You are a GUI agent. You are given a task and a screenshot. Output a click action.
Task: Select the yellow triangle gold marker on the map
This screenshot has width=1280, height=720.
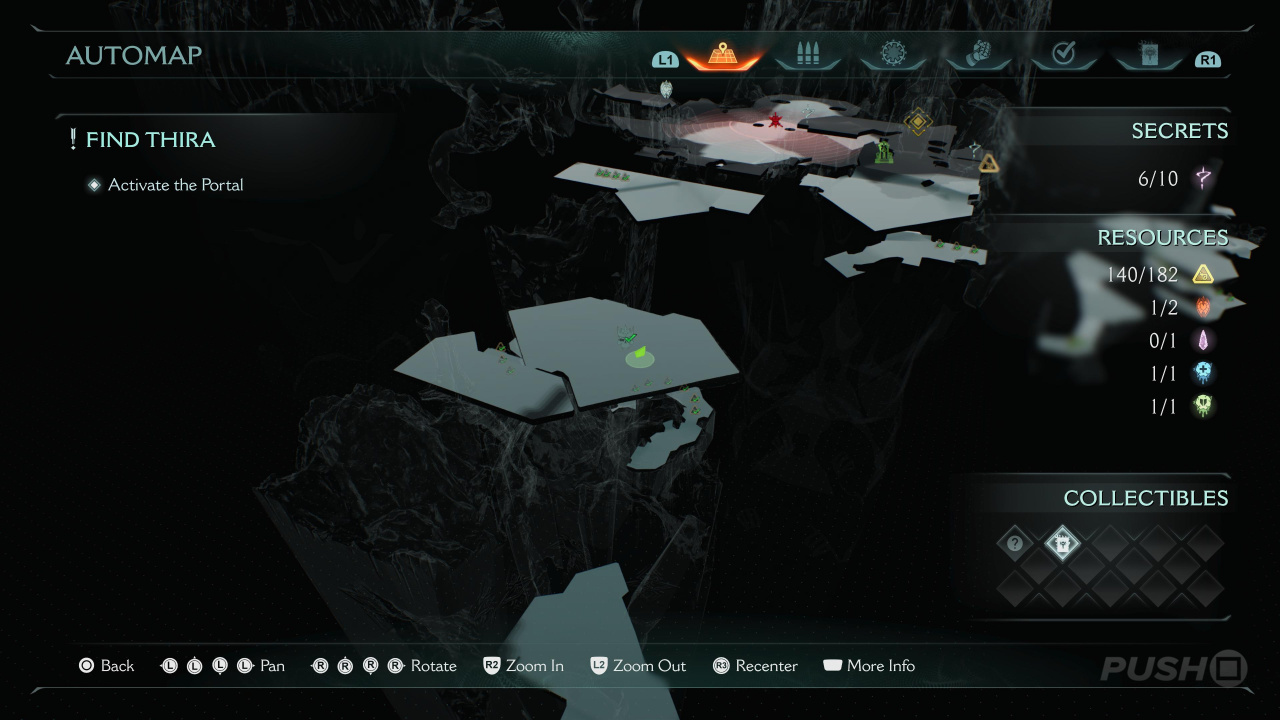[989, 164]
